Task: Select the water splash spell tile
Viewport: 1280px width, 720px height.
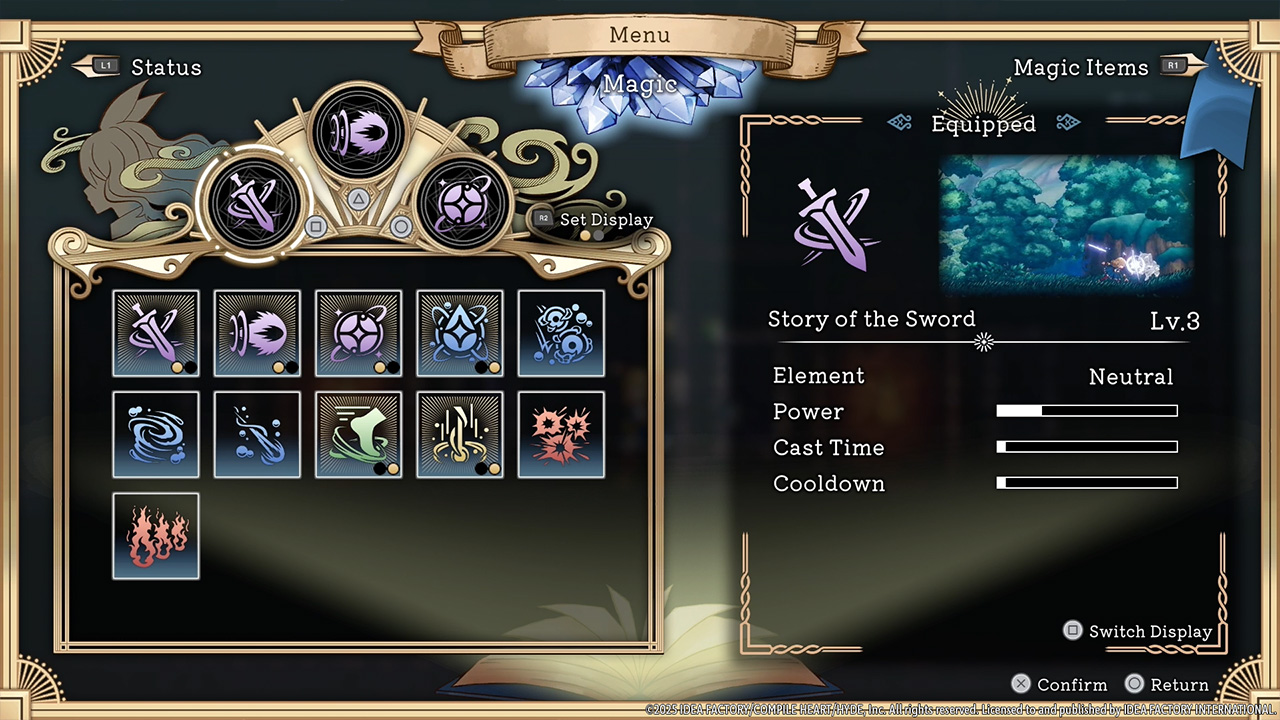Action: pos(257,435)
